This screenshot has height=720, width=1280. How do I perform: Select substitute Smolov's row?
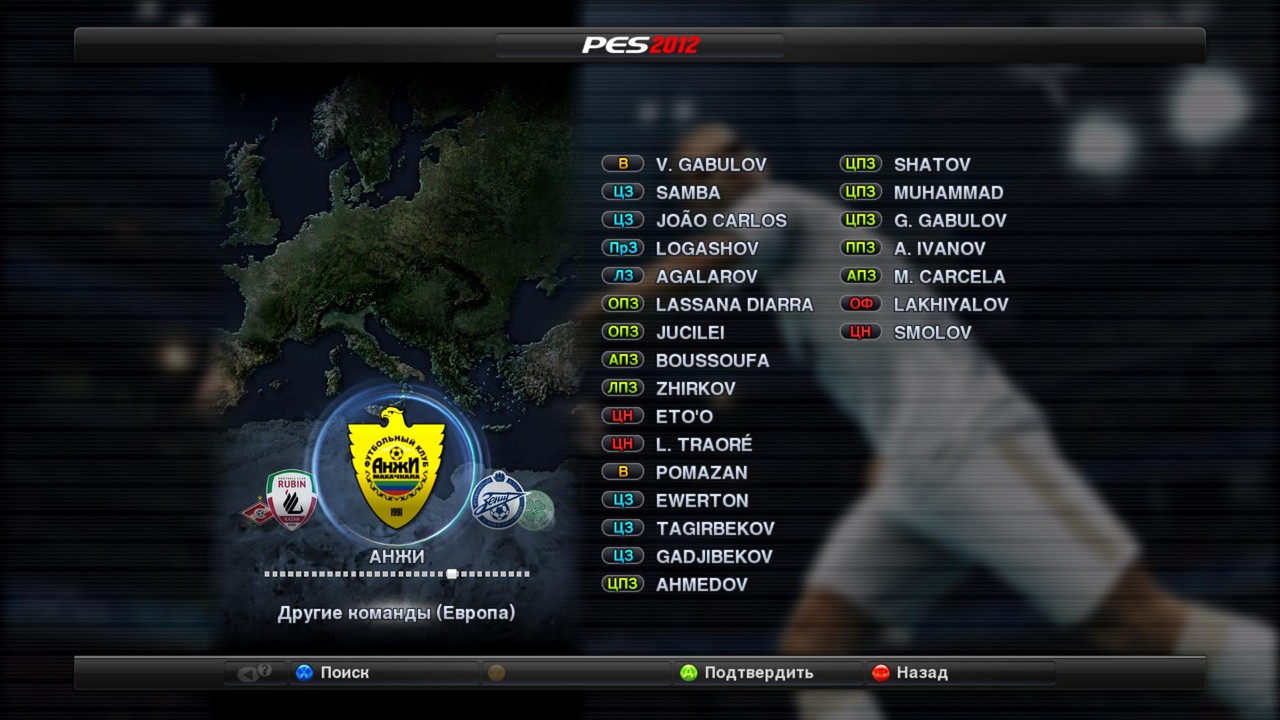tap(932, 333)
